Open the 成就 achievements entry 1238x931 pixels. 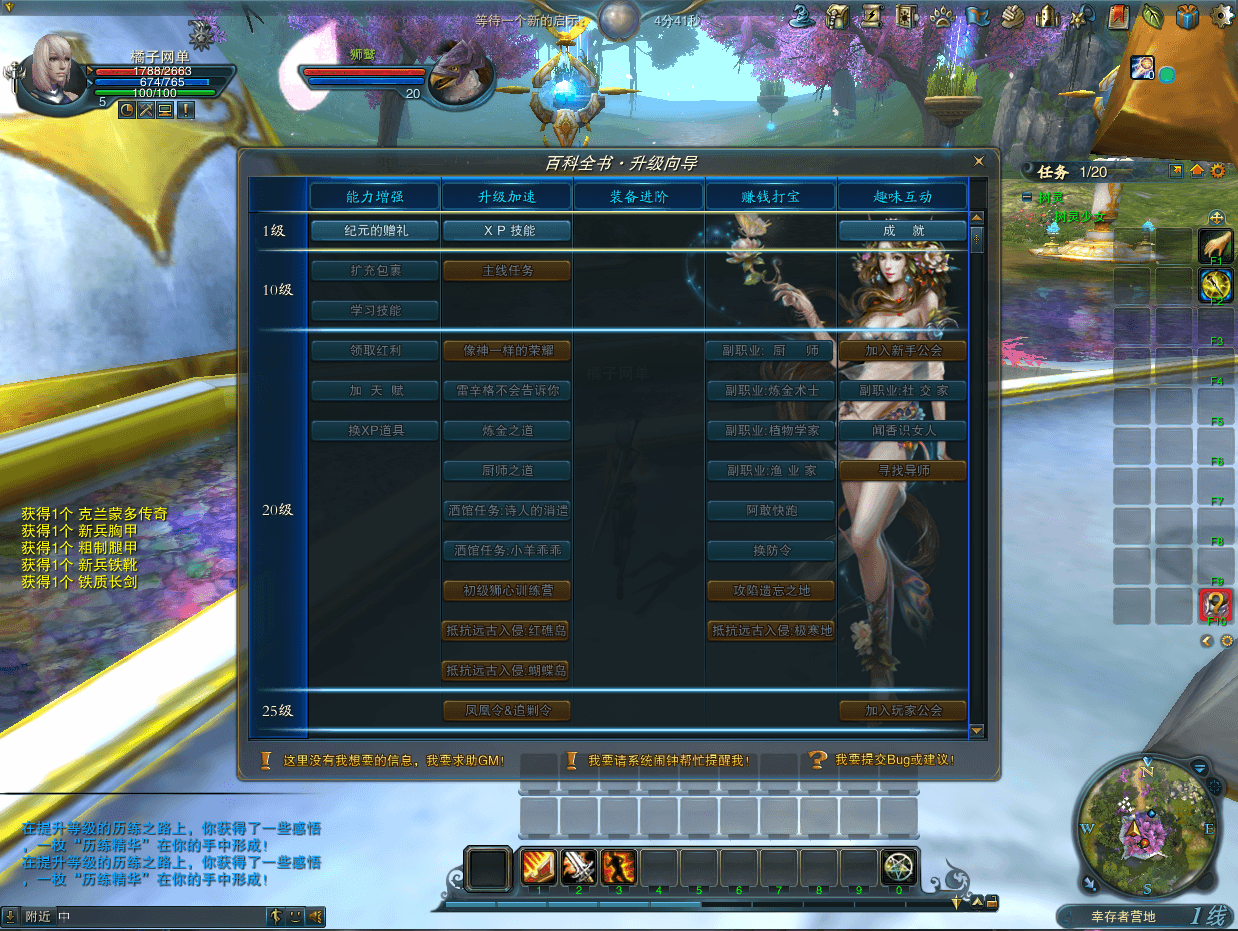tap(903, 231)
